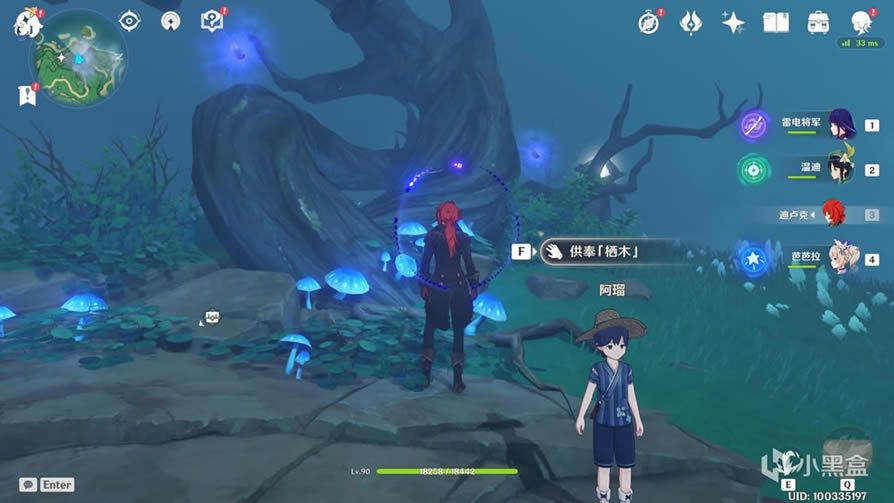Viewport: 894px width, 503px height.
Task: Open the adventurer handbook book icon
Action: click(x=776, y=22)
